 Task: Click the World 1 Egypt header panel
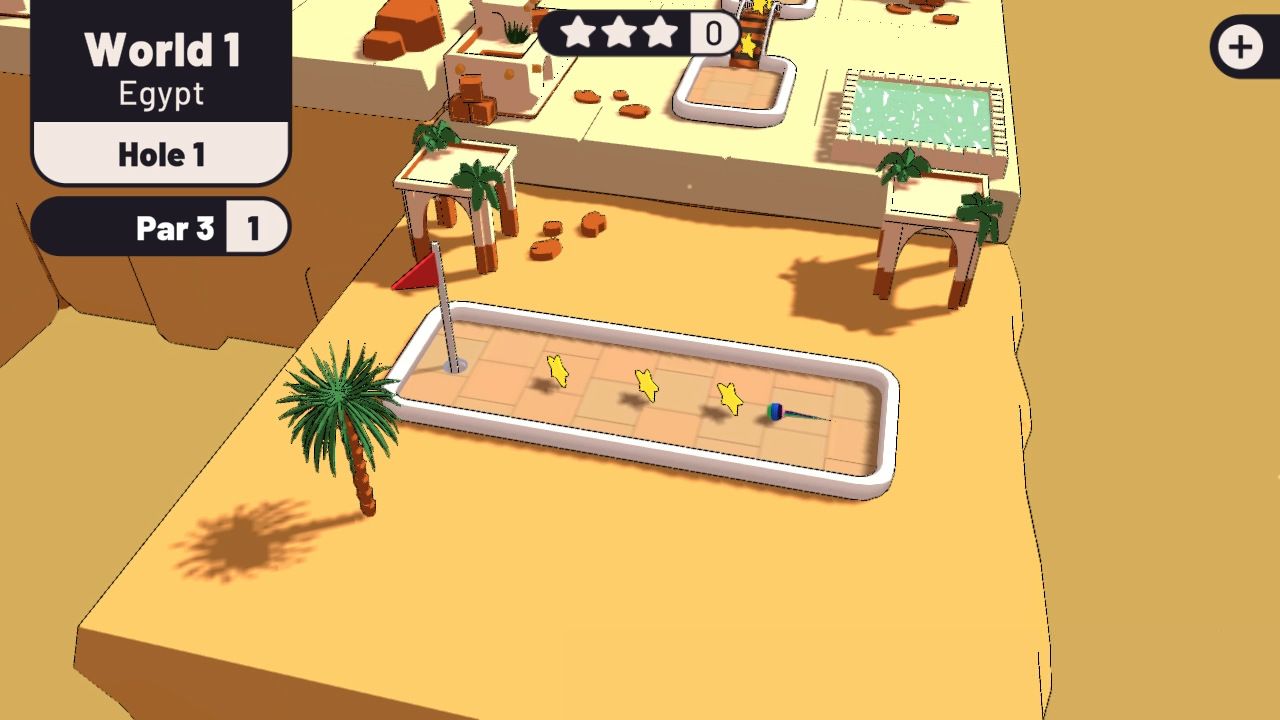point(160,68)
